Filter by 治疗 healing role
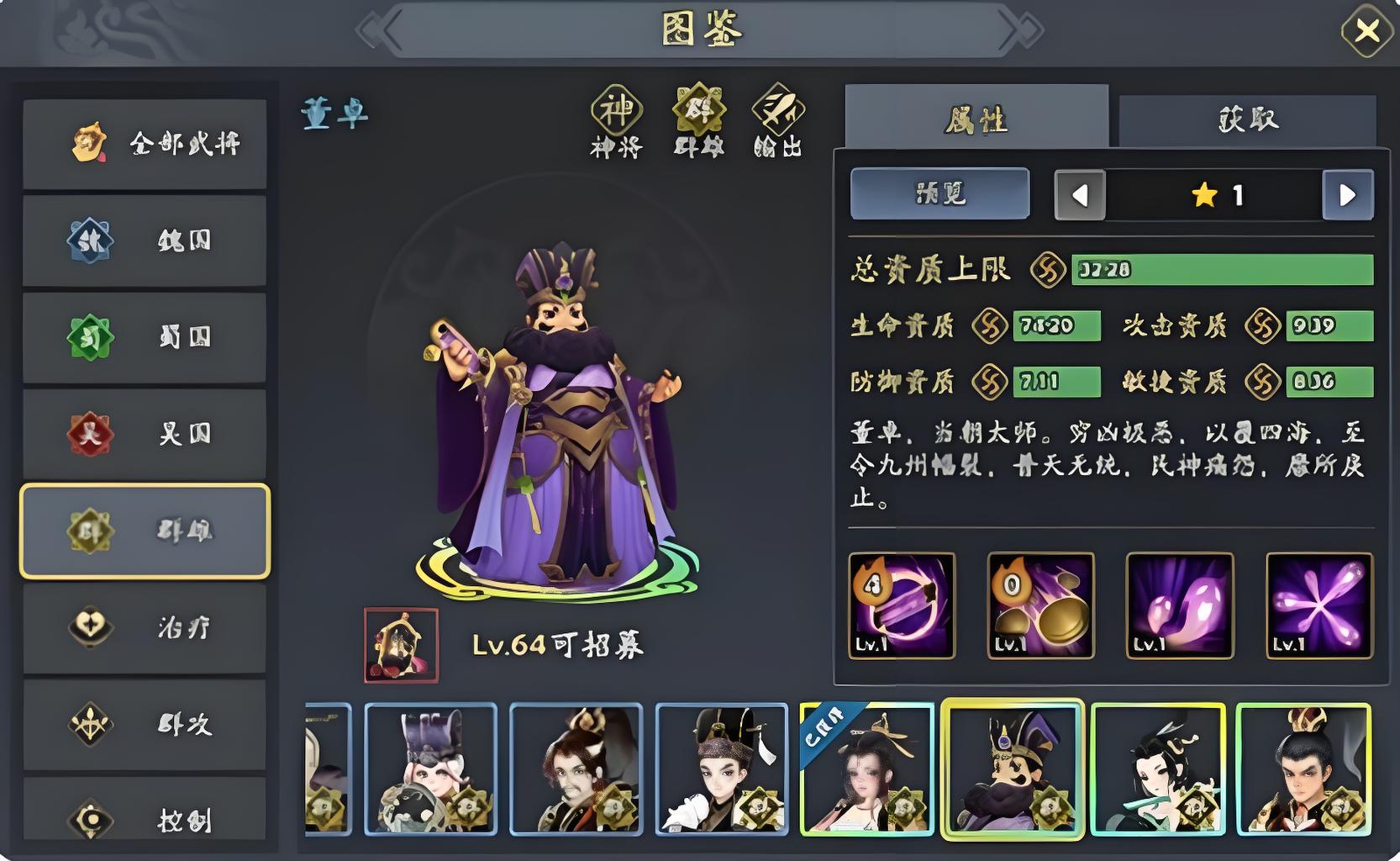Viewport: 1400px width, 861px height. [145, 627]
